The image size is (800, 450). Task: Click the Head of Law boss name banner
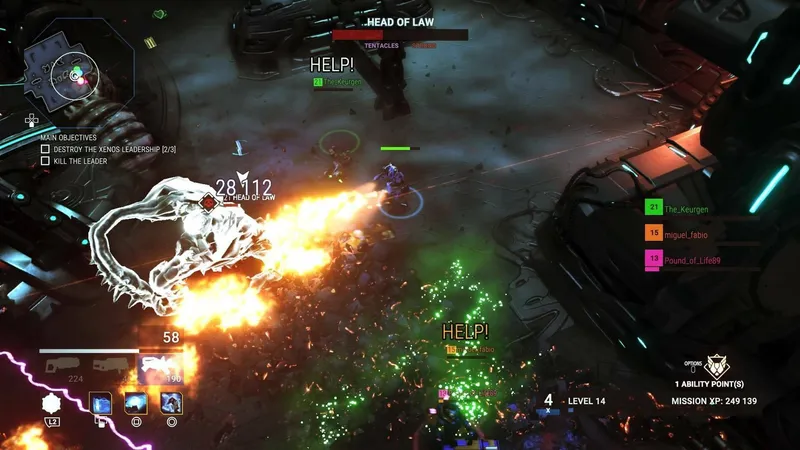pos(399,21)
